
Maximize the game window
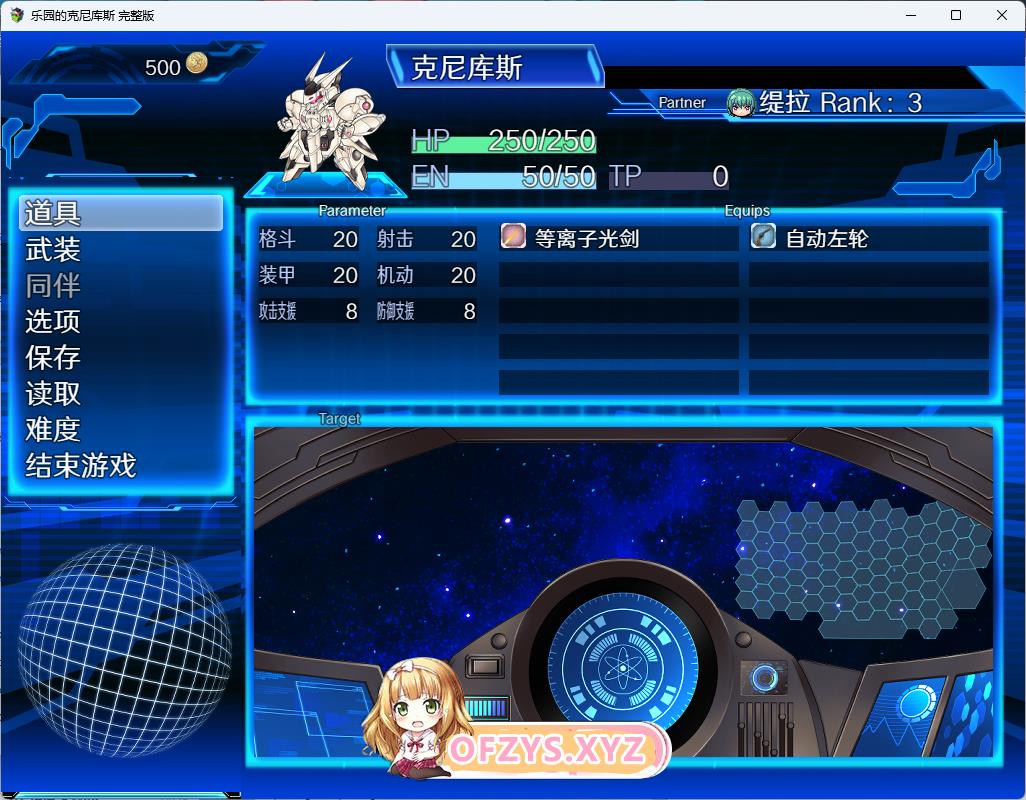(x=956, y=15)
